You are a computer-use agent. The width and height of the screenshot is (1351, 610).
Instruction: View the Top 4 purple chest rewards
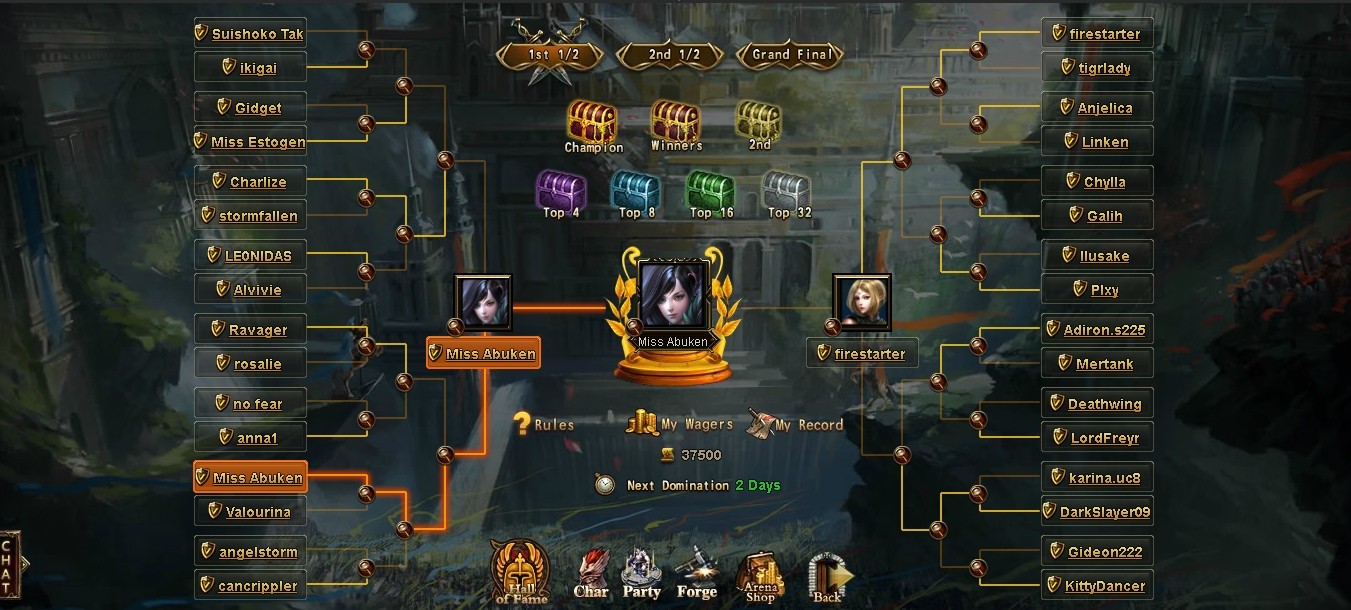[560, 190]
